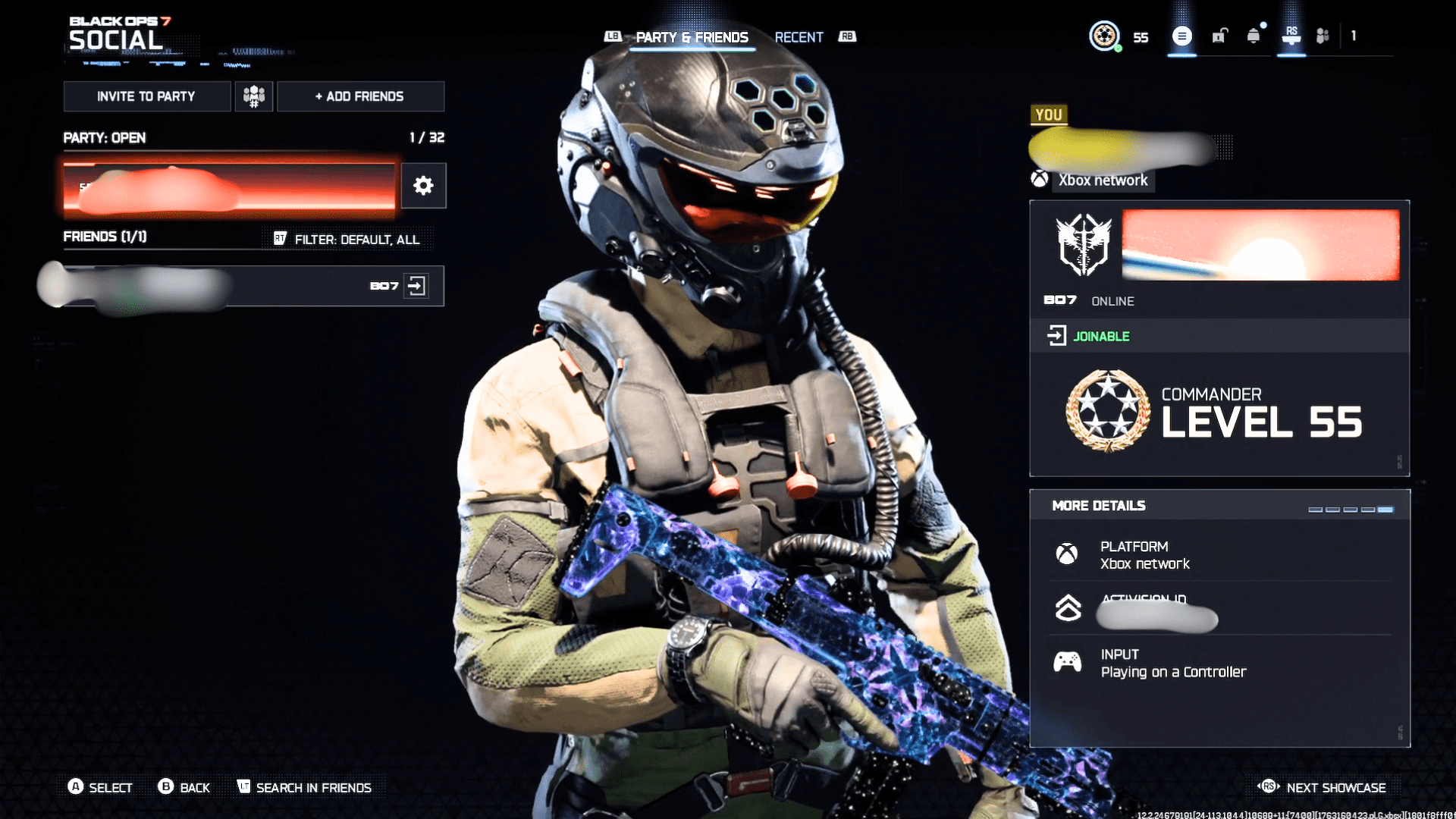
Task: Click the BO7 join arrow next to friend
Action: click(x=417, y=286)
